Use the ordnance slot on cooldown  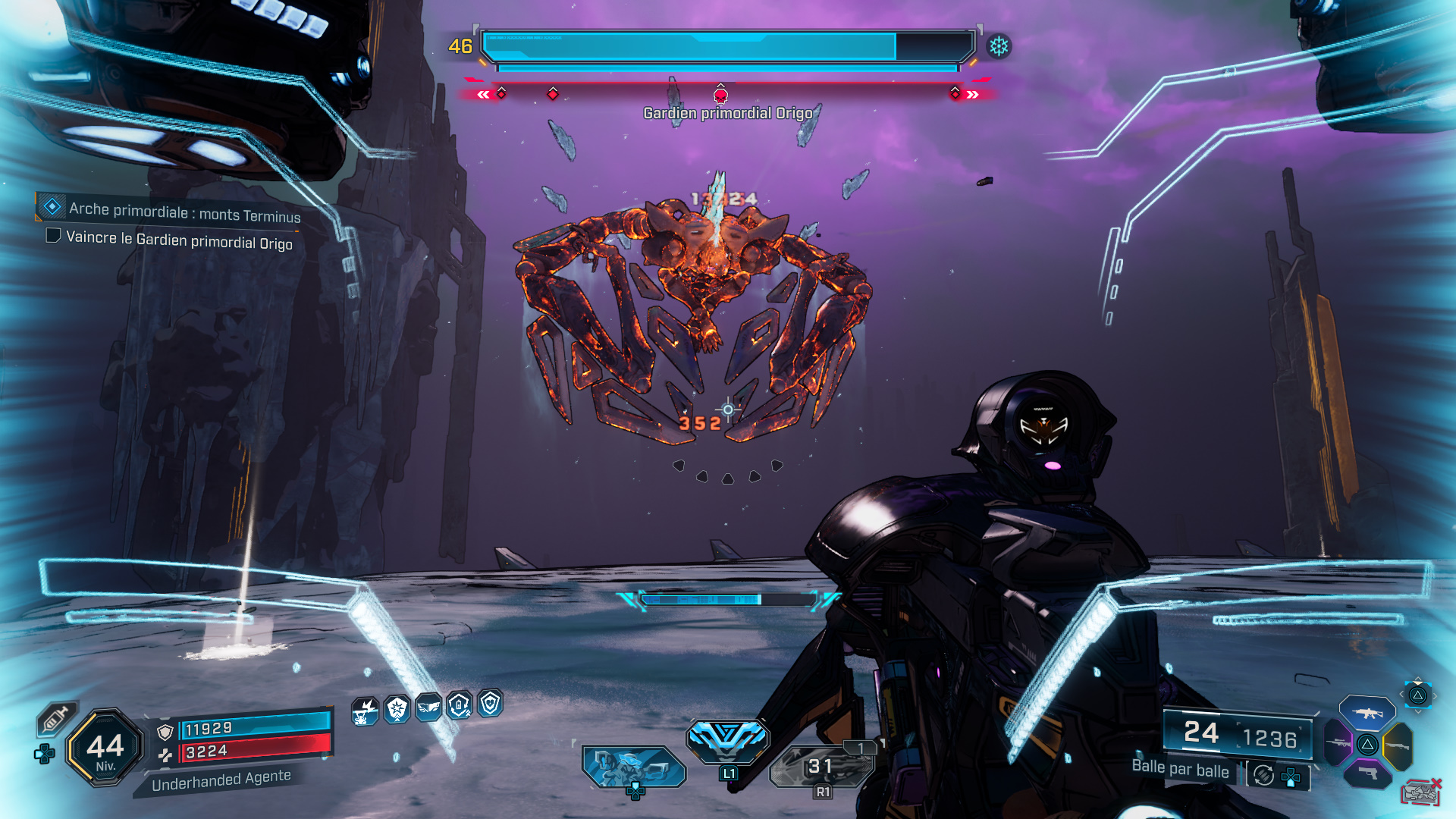click(821, 767)
